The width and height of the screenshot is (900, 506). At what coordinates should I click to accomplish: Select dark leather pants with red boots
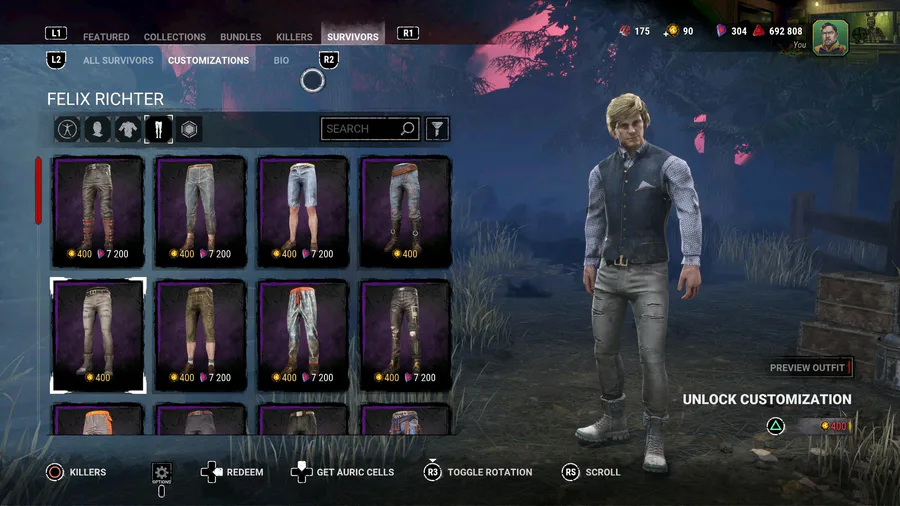click(x=99, y=211)
